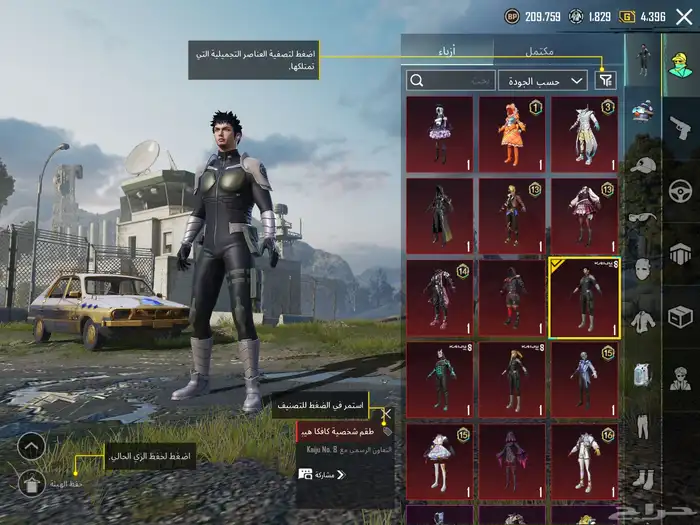Select the baseball cap headwear category
Image resolution: width=700 pixels, height=525 pixels.
[642, 165]
